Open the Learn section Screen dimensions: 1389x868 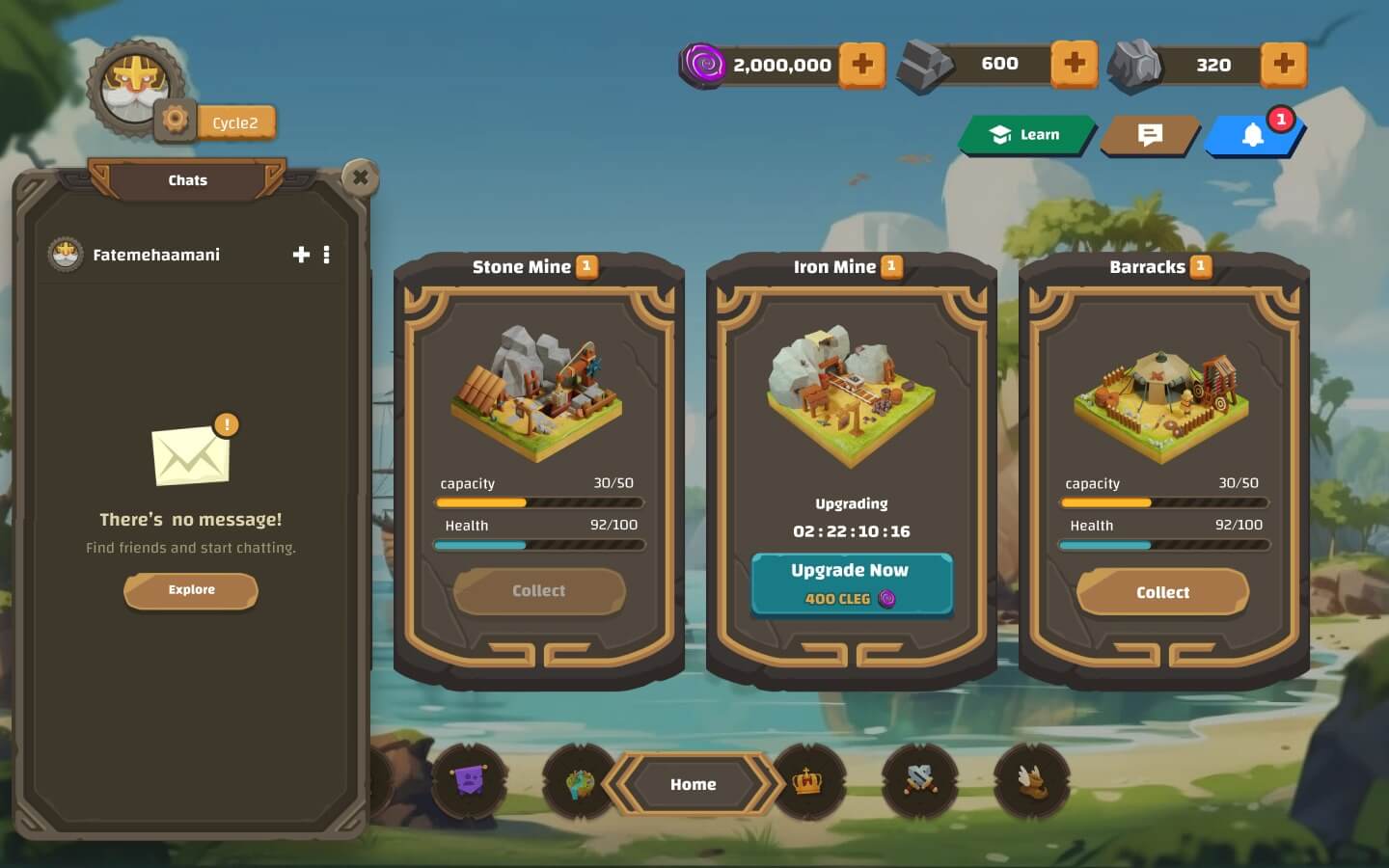pyautogui.click(x=1026, y=135)
